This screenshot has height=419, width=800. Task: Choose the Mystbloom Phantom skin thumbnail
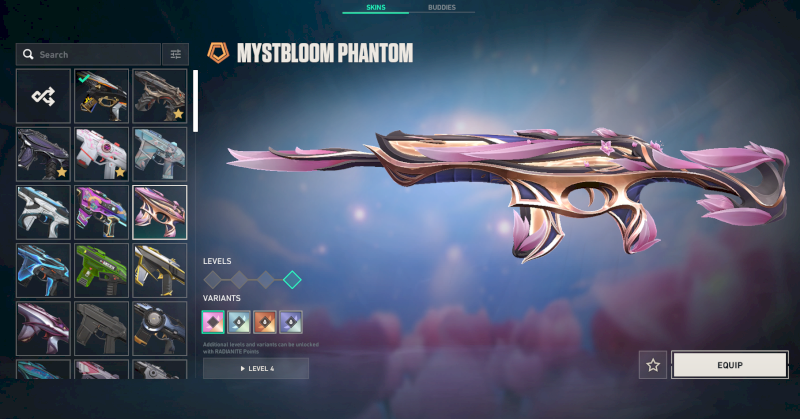pos(159,212)
